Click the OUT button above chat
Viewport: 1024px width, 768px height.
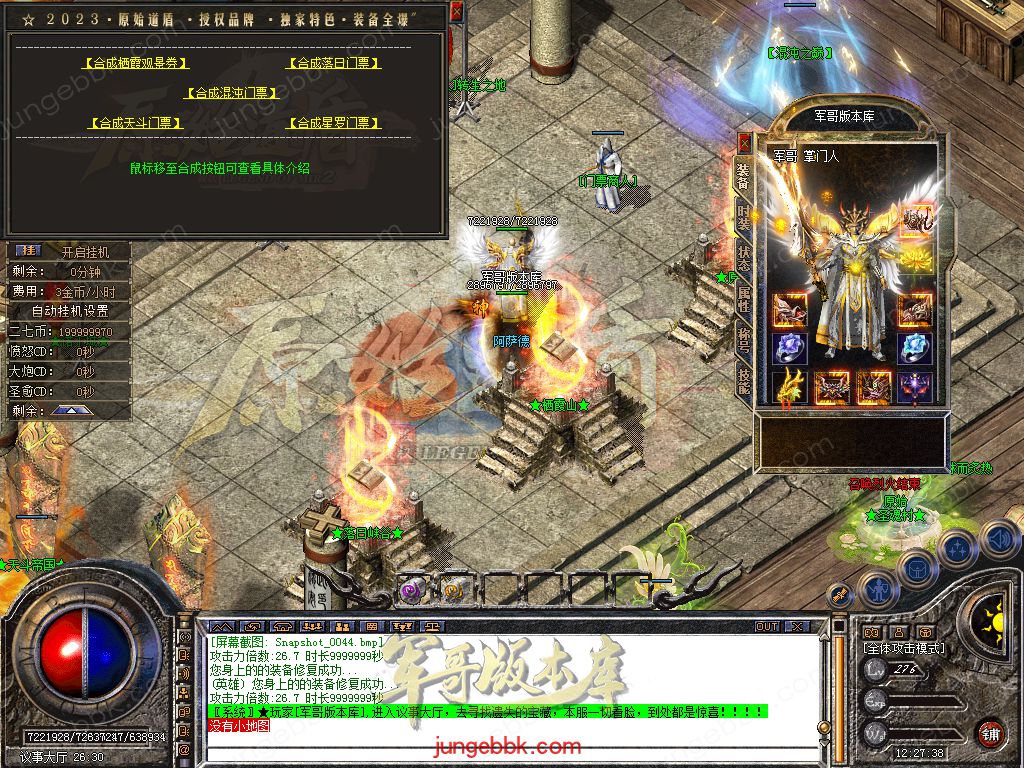pyautogui.click(x=767, y=626)
